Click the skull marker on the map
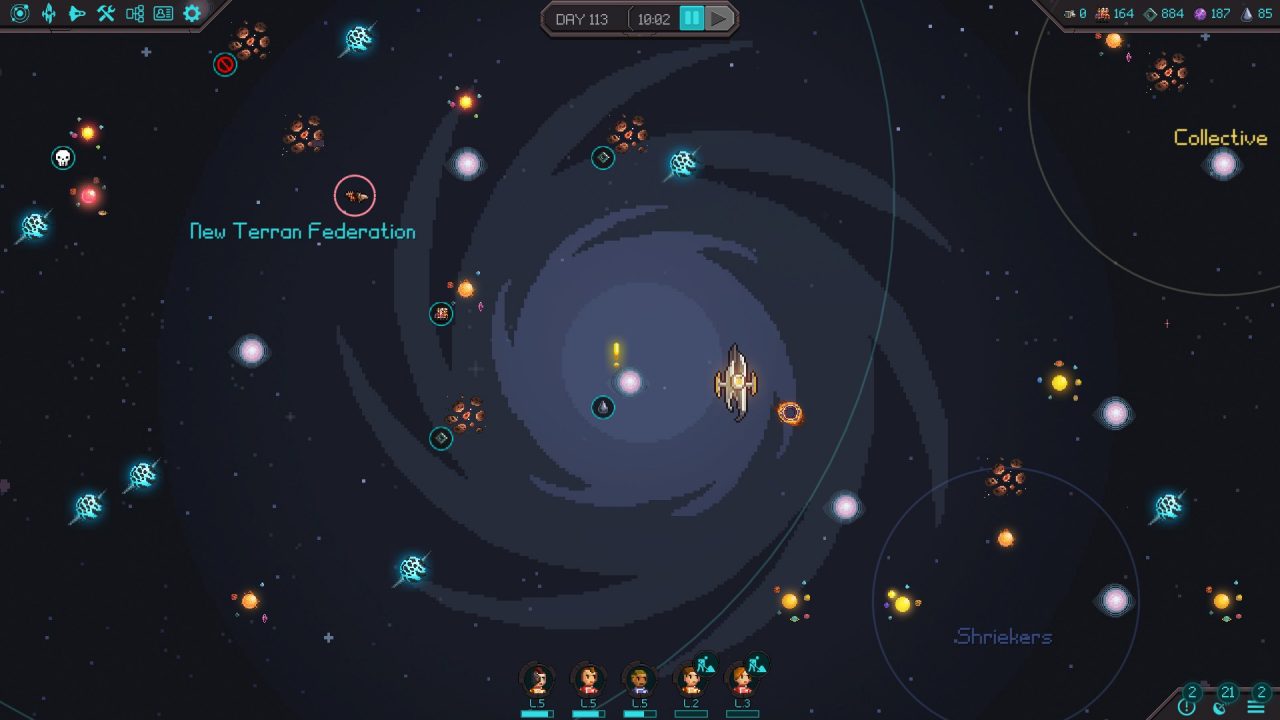The image size is (1280, 720). [x=63, y=158]
